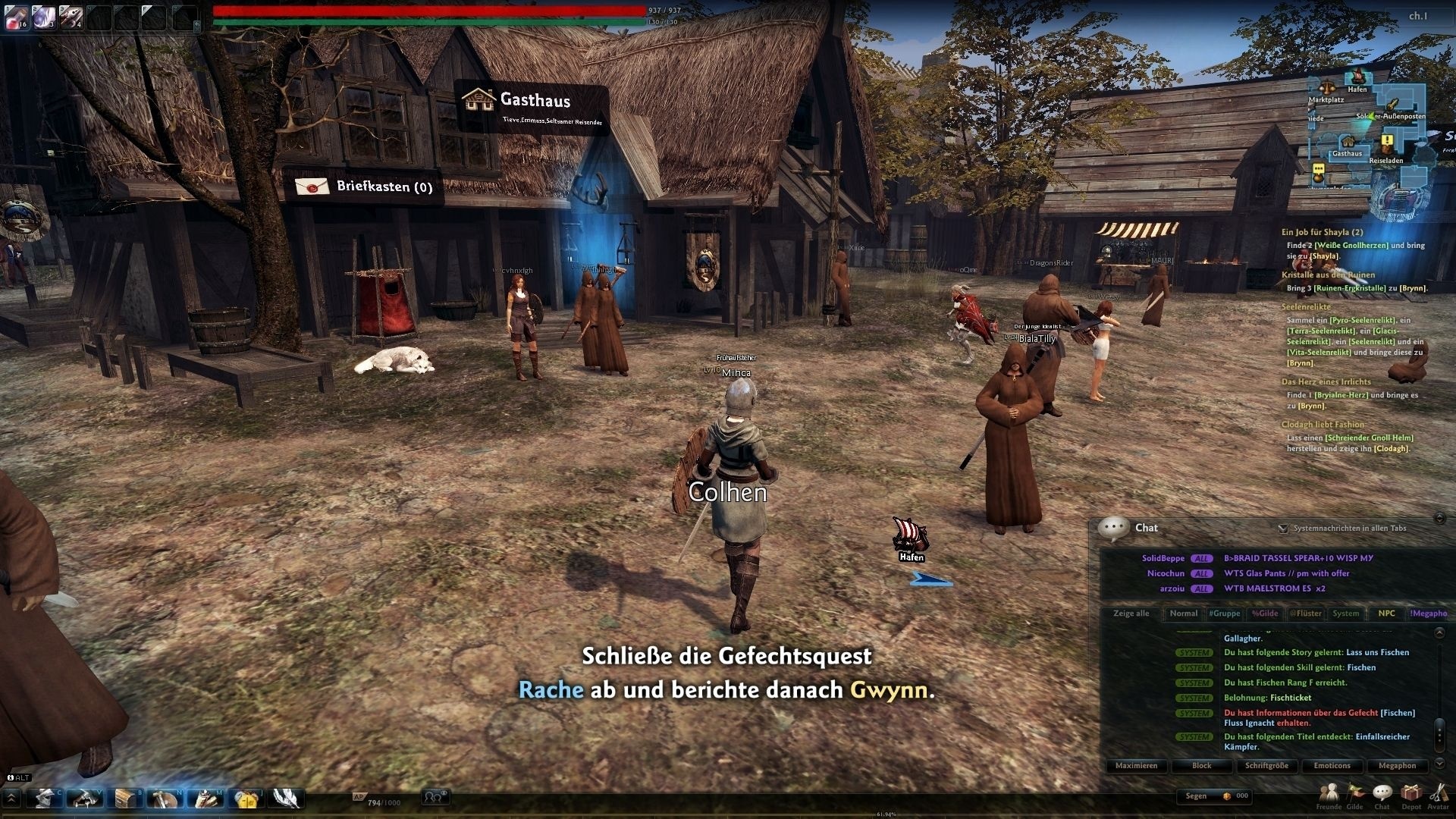The height and width of the screenshot is (819, 1456).
Task: Switch to the NPC chat tab
Action: (1386, 613)
